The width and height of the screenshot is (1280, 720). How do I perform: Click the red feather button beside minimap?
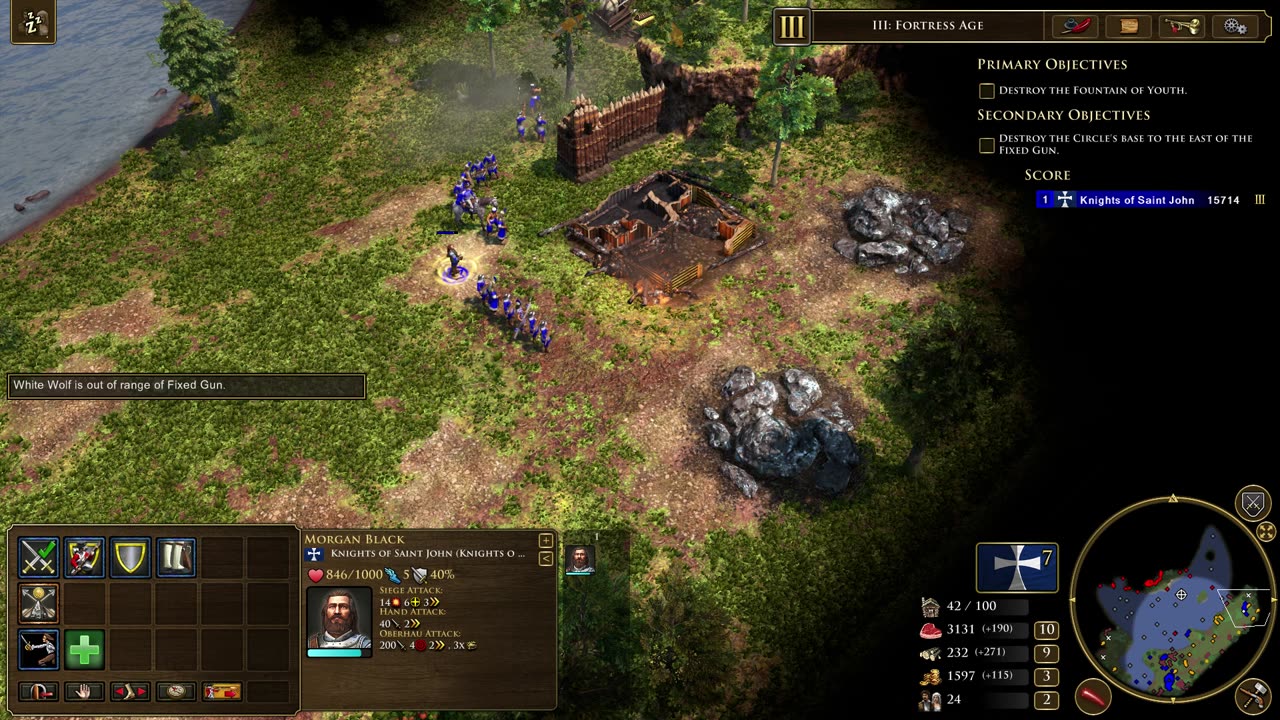click(x=1094, y=695)
